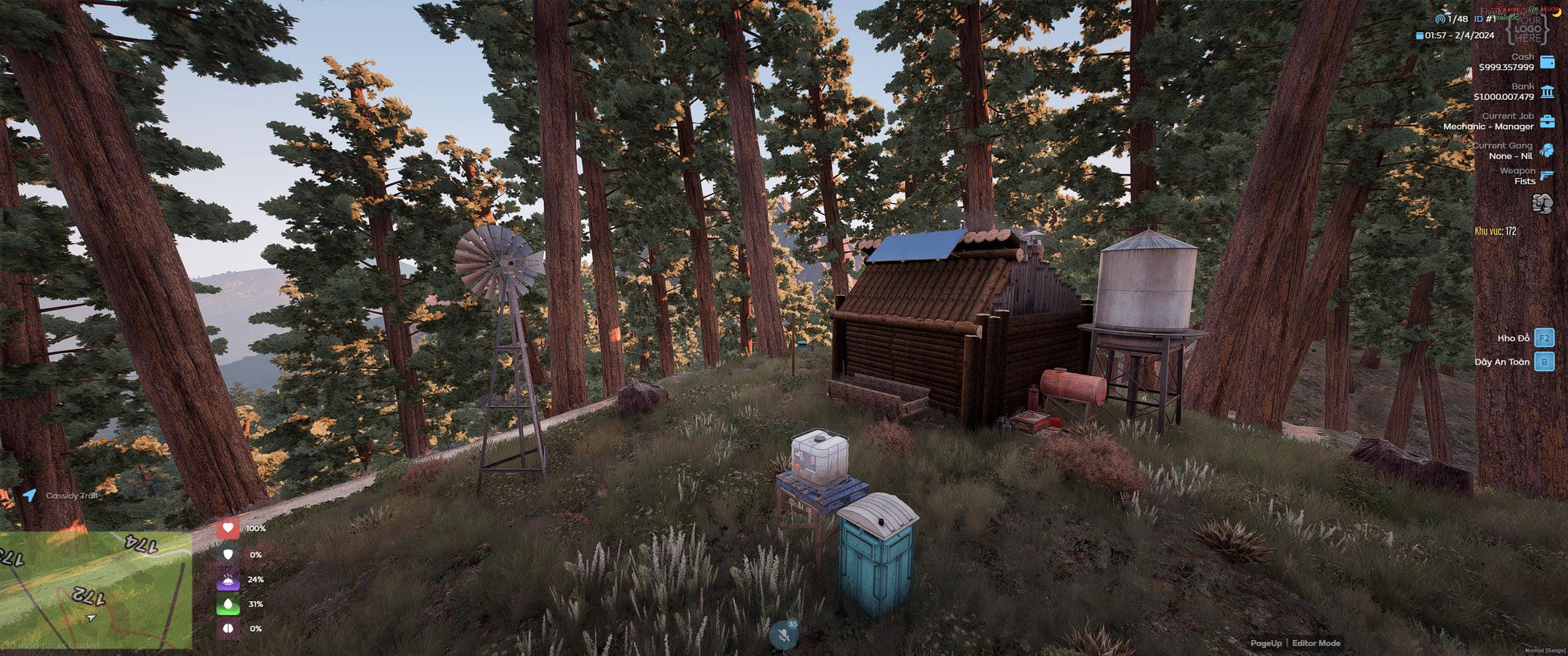
Task: Click the brain stress icon
Action: coord(228,629)
